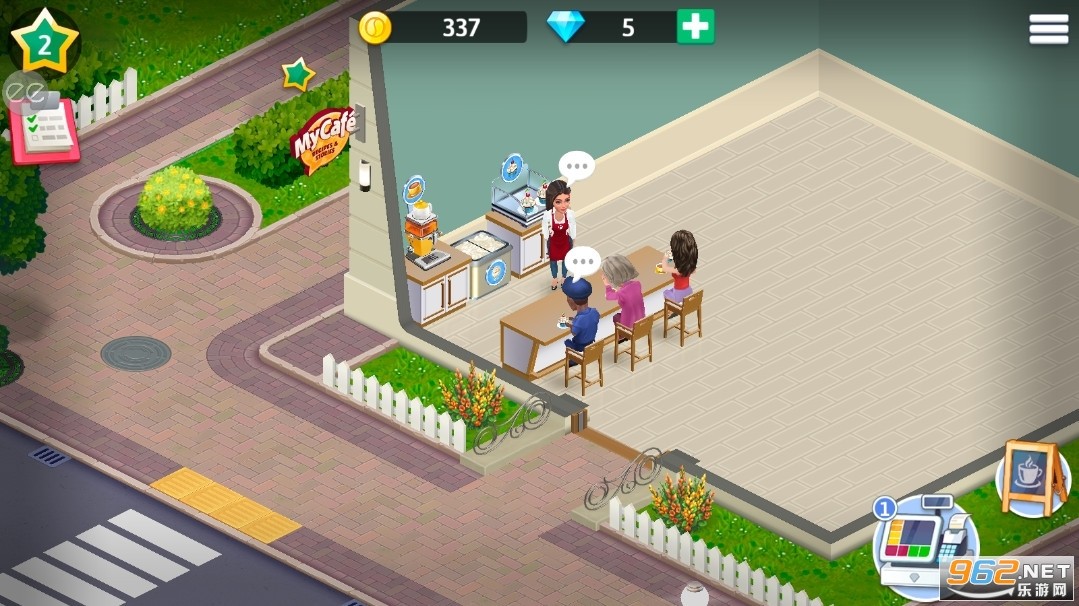Open the hamburger menu
This screenshot has height=606, width=1079.
(x=1048, y=30)
